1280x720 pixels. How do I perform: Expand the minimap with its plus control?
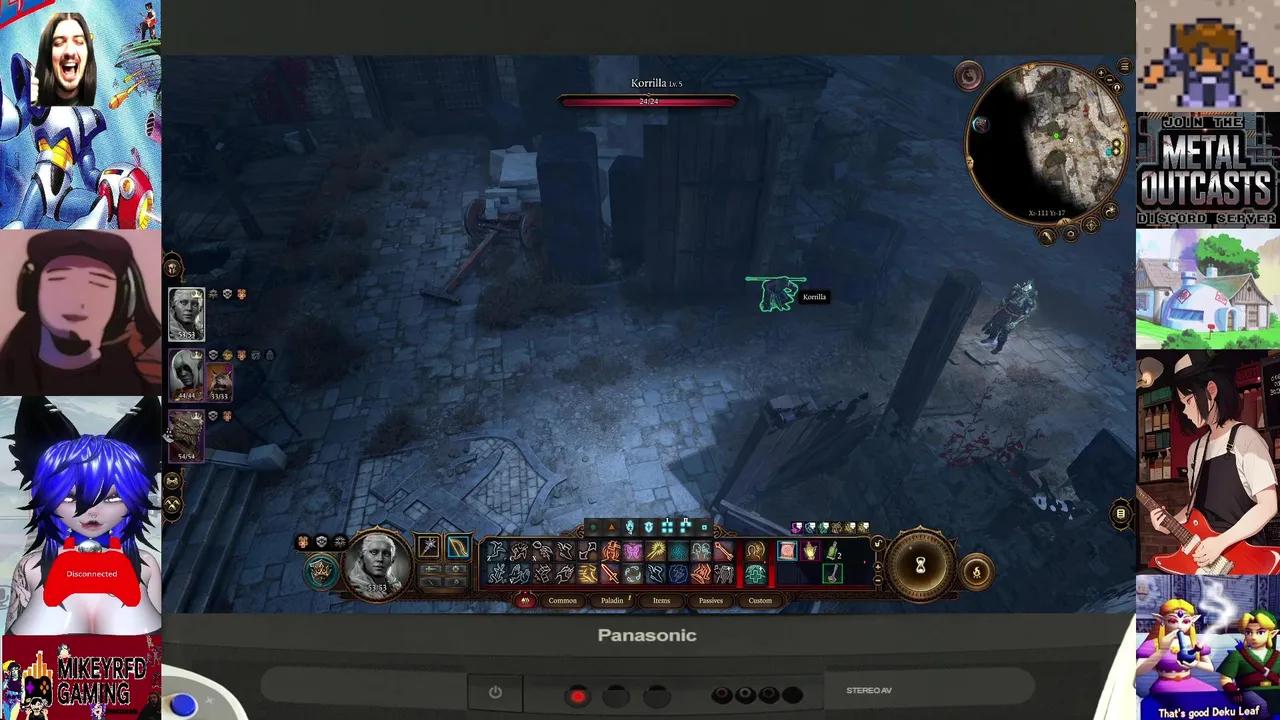pos(1101,73)
